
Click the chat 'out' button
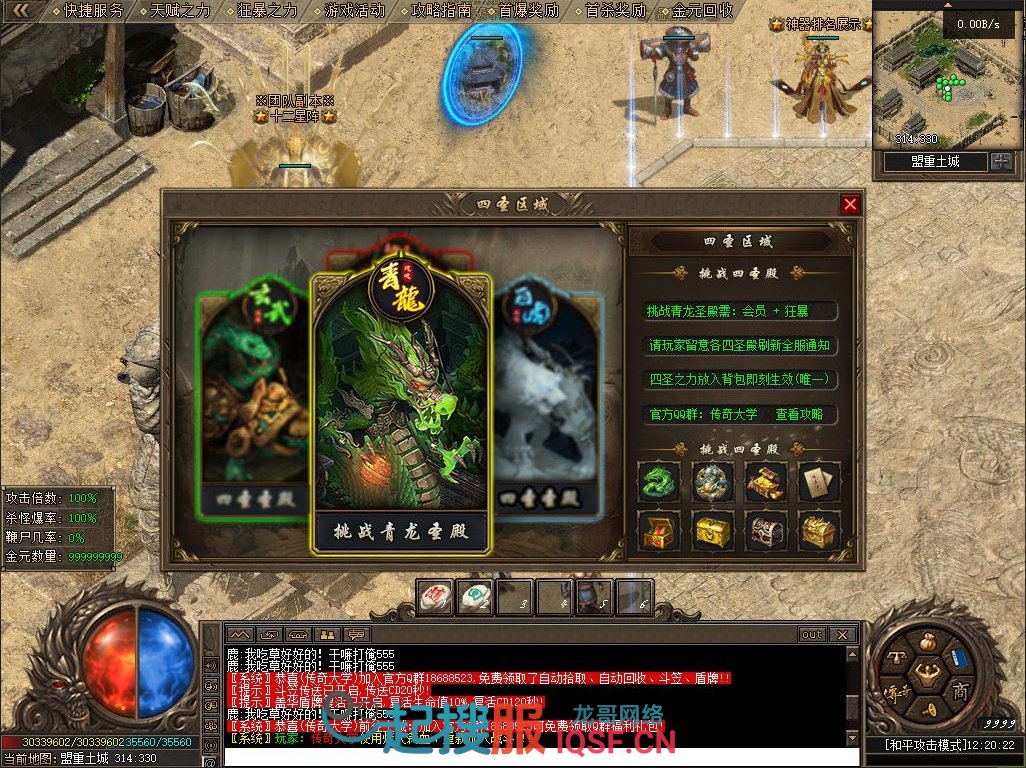click(x=812, y=635)
